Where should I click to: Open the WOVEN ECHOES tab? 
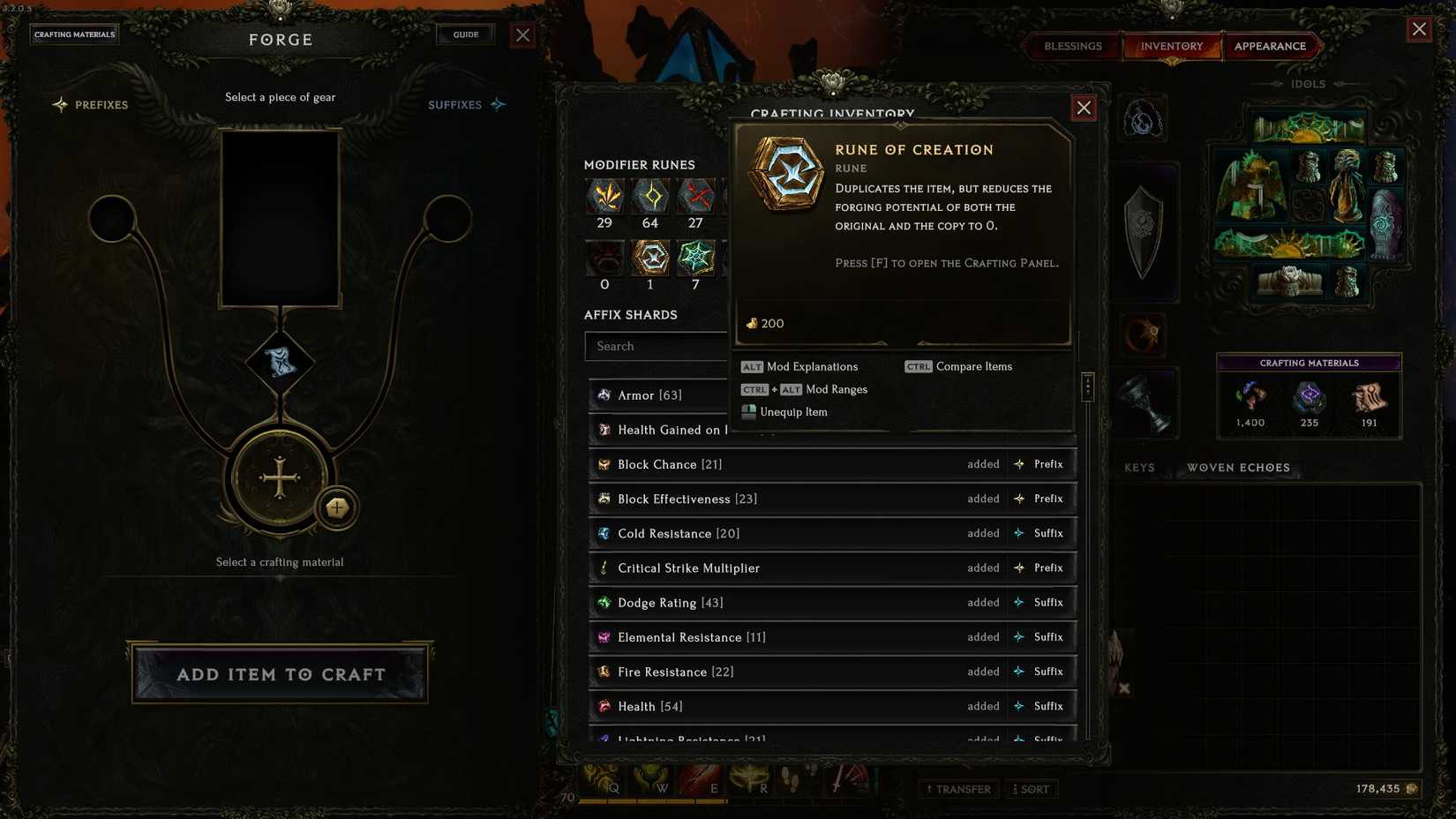pos(1237,468)
